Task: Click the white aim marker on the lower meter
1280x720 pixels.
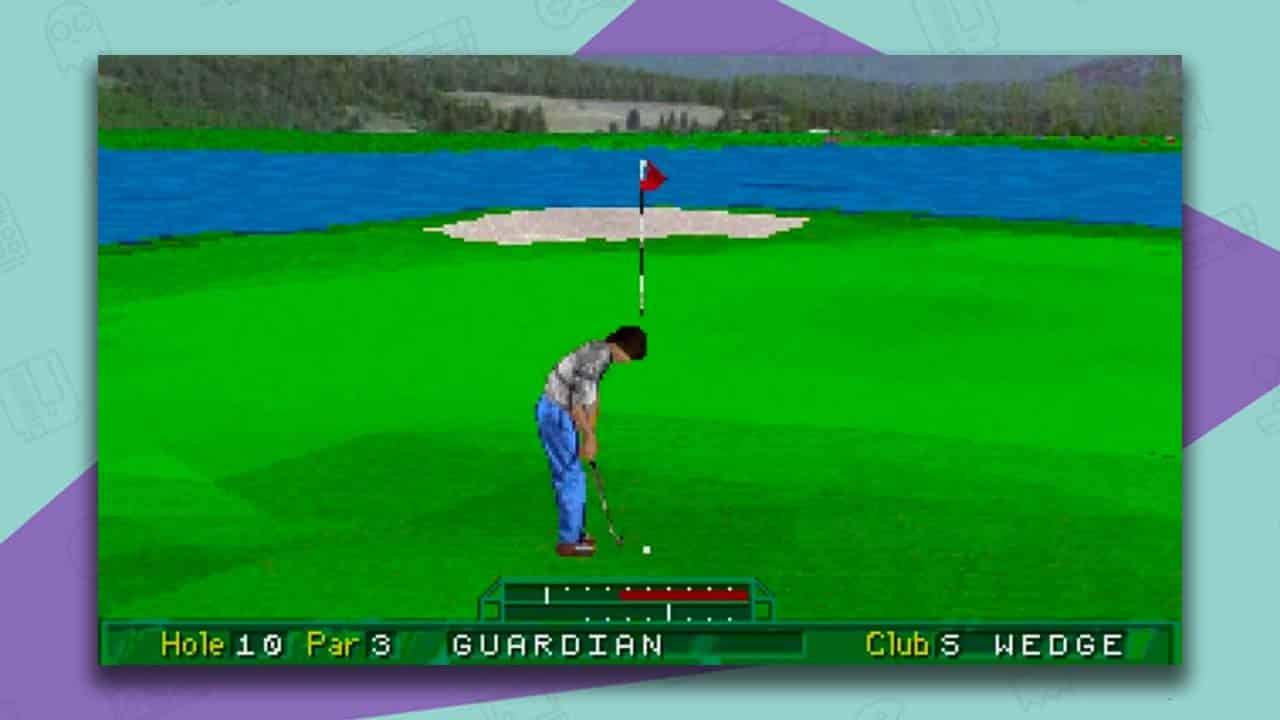Action: [x=669, y=611]
